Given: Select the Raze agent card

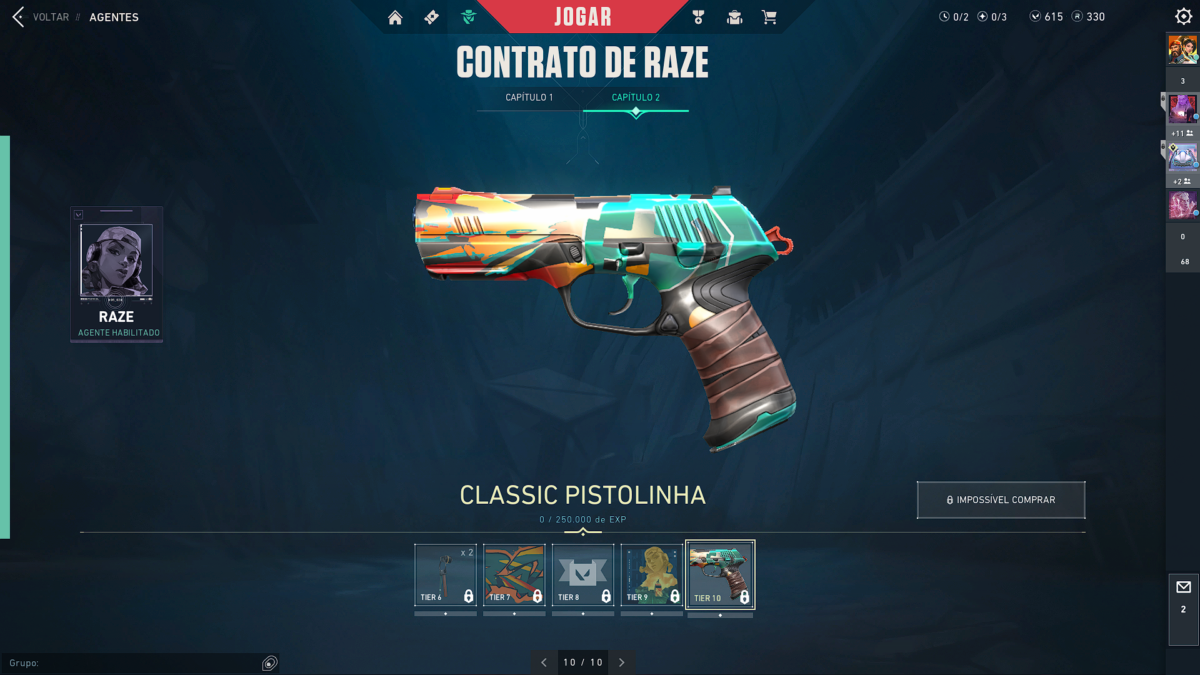Looking at the screenshot, I should pos(116,274).
